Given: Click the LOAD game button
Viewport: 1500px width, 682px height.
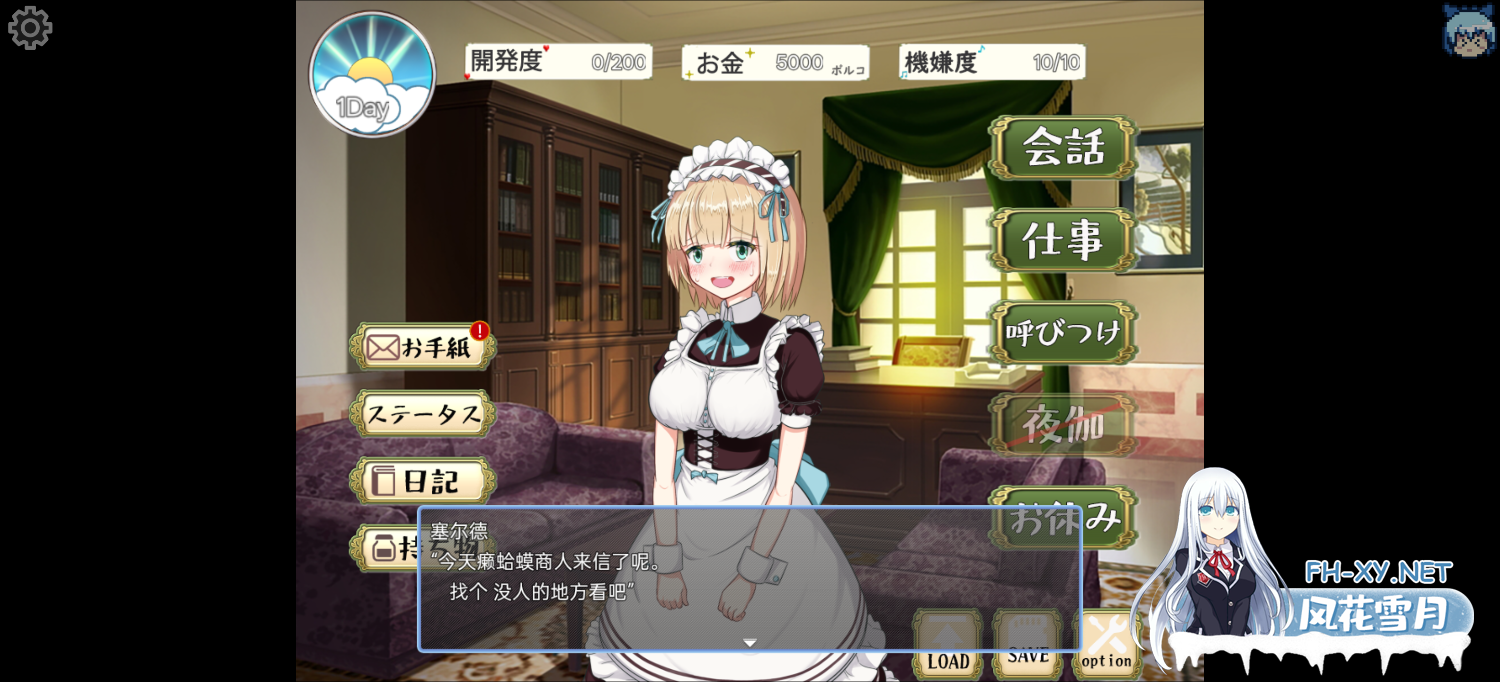Looking at the screenshot, I should (947, 646).
